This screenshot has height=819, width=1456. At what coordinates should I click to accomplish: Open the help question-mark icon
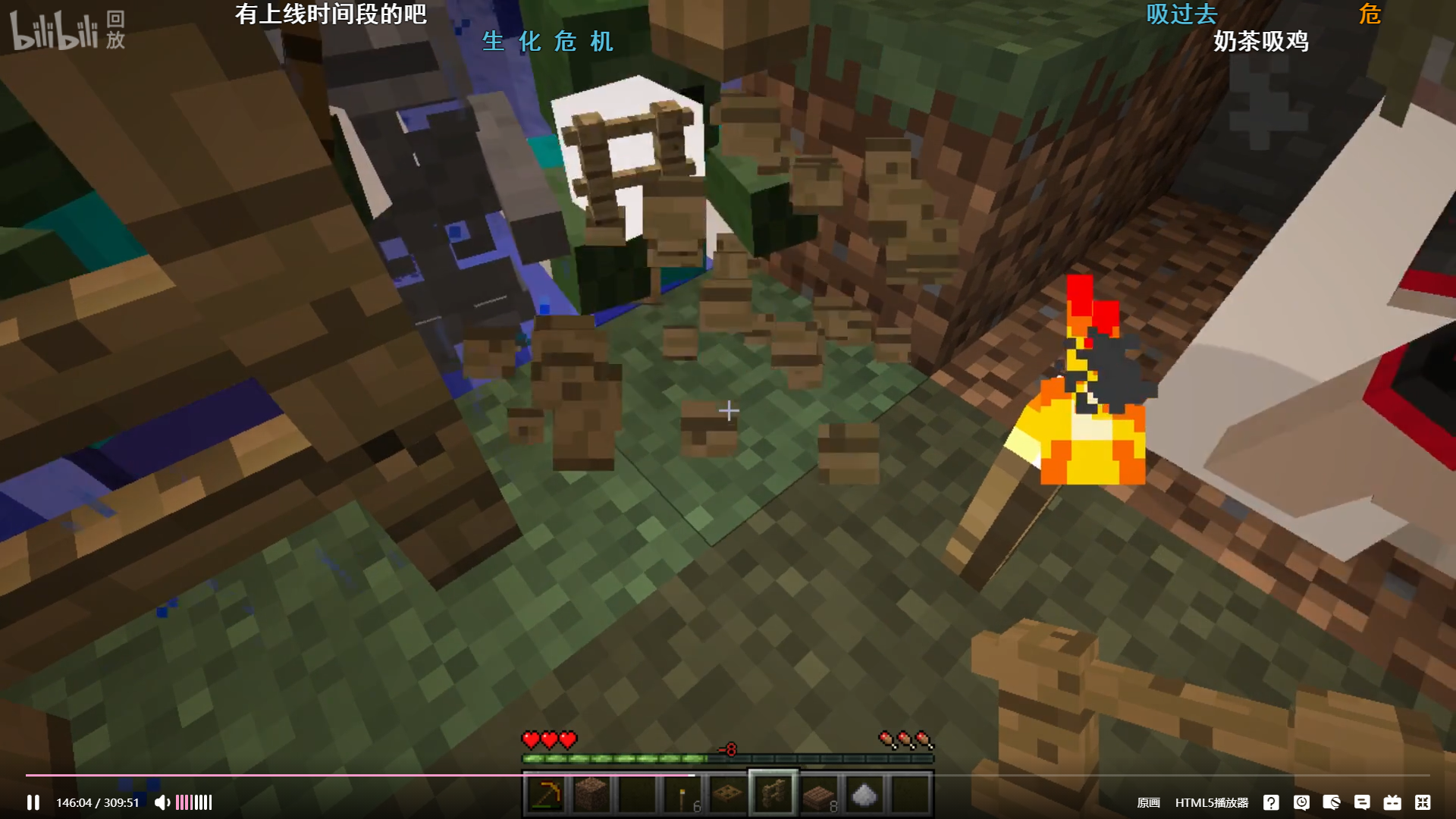point(1272,802)
